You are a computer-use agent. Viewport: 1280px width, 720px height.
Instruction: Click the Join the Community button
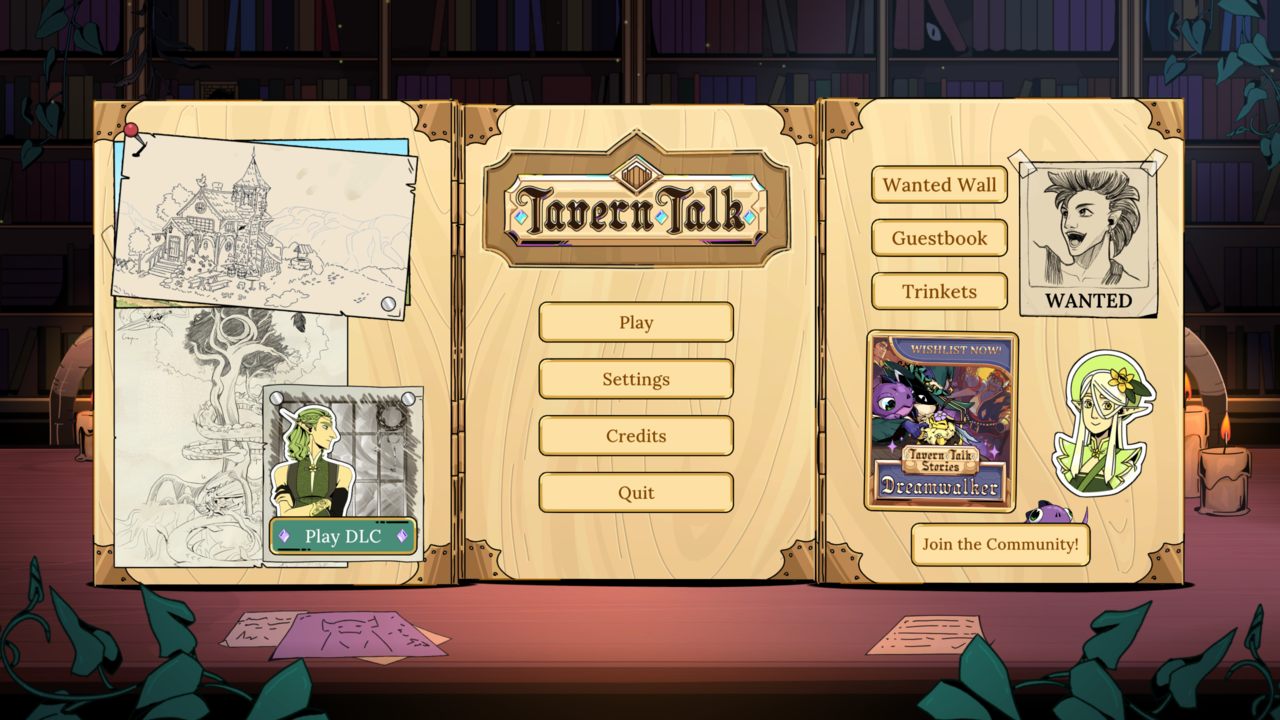[x=1000, y=544]
